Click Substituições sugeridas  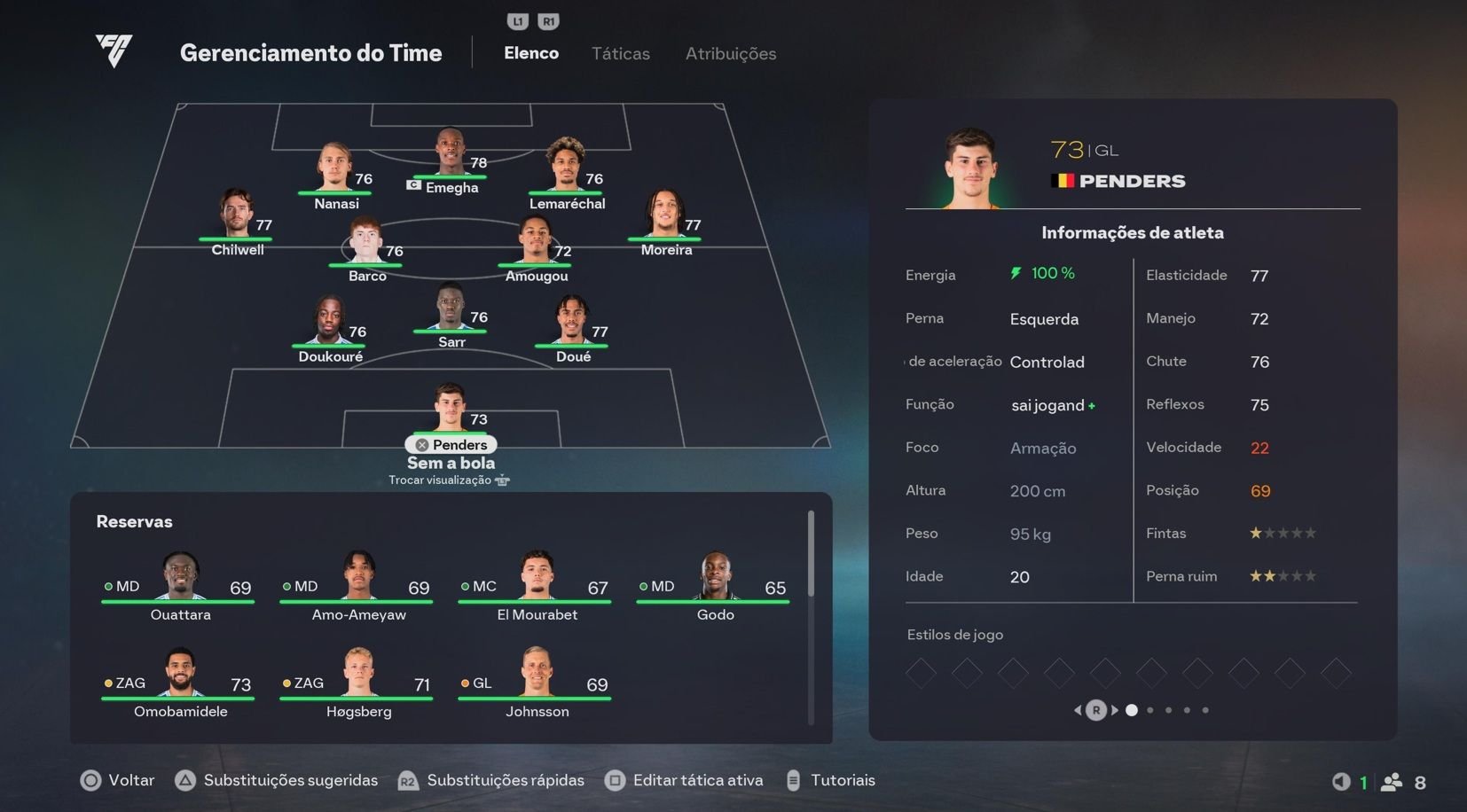pyautogui.click(x=290, y=780)
